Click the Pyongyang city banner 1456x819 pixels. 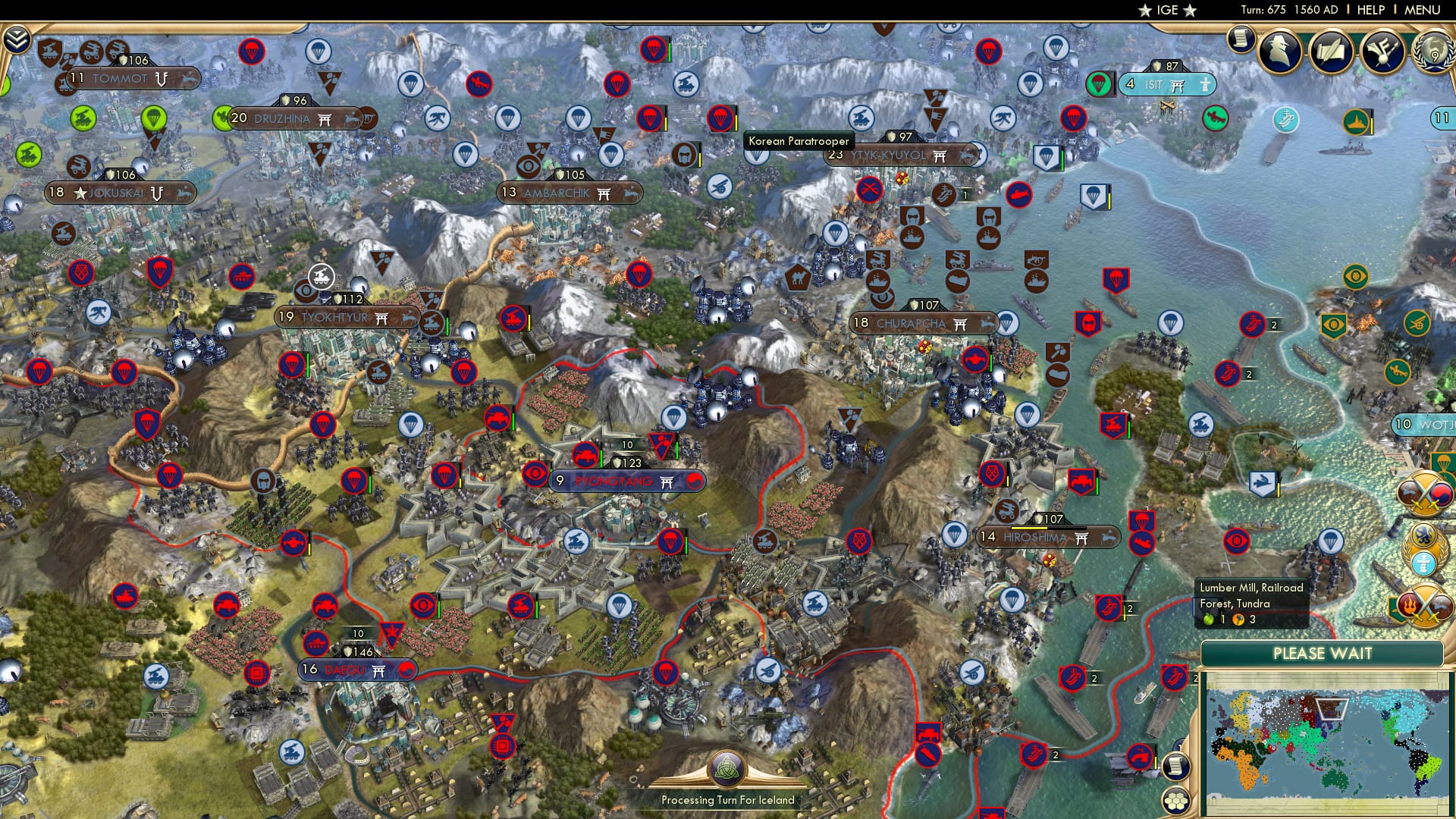click(x=626, y=480)
